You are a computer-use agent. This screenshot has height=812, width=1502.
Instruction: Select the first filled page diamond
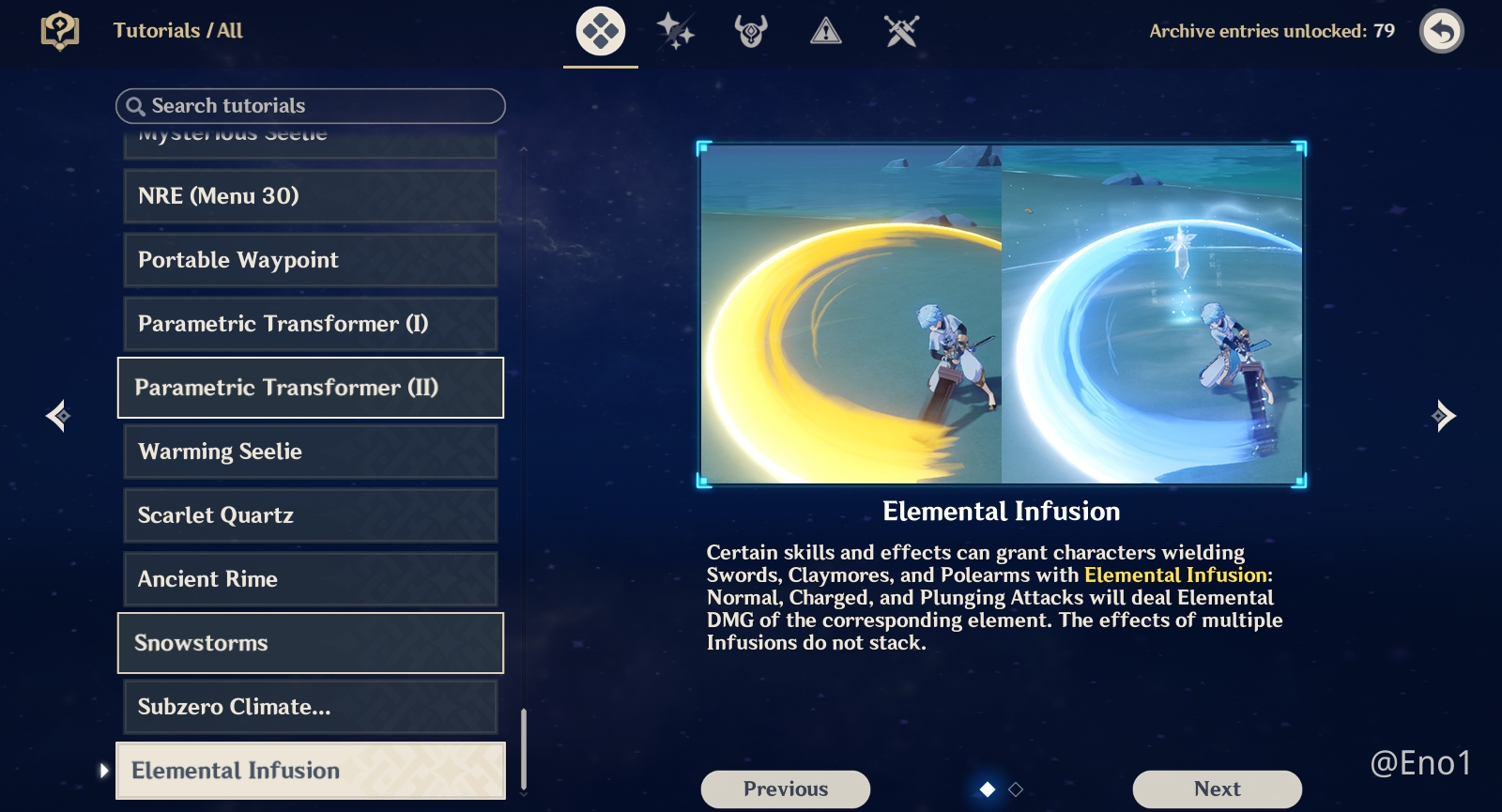989,791
